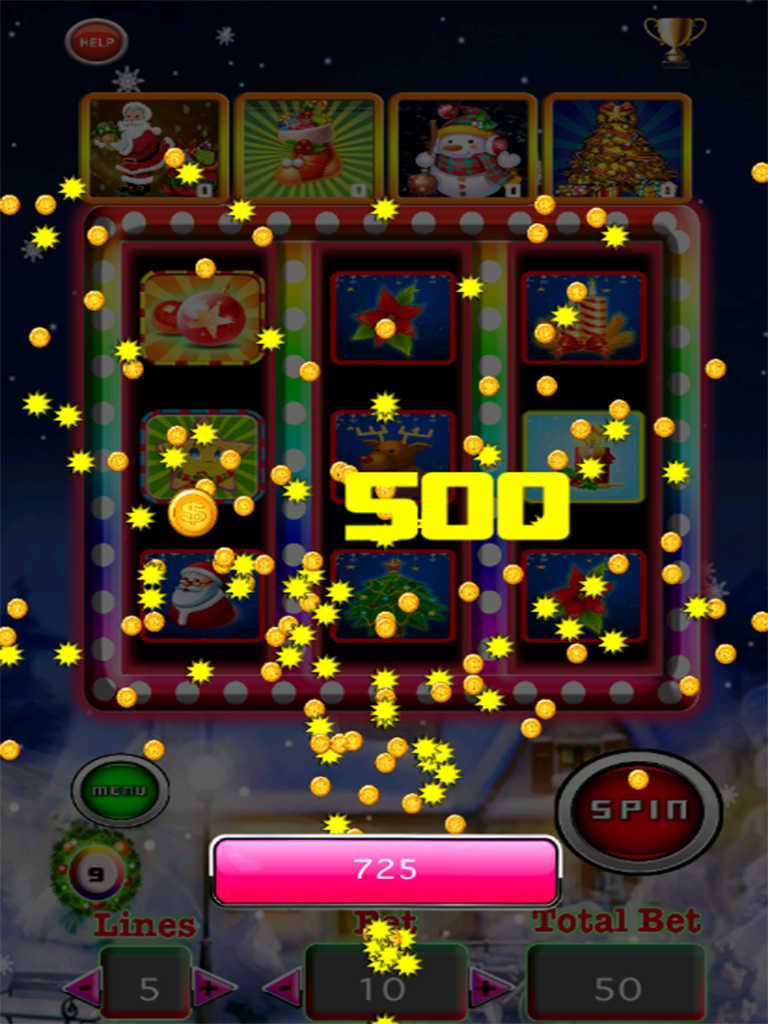Select the Santa Claus theme thumbnail
The image size is (768, 1024).
point(154,148)
